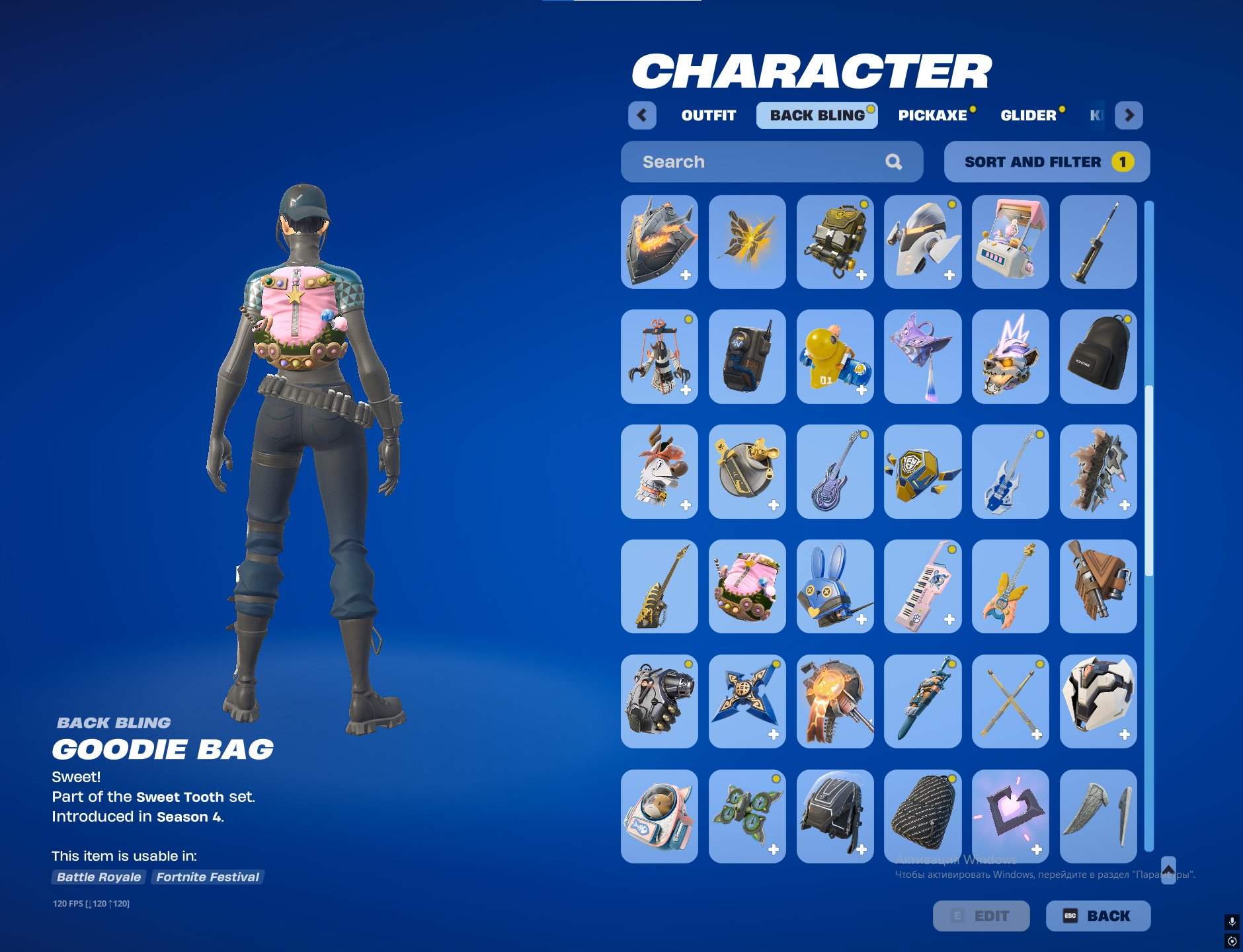This screenshot has width=1243, height=952.
Task: Switch to the Pickaxe tab
Action: (934, 115)
